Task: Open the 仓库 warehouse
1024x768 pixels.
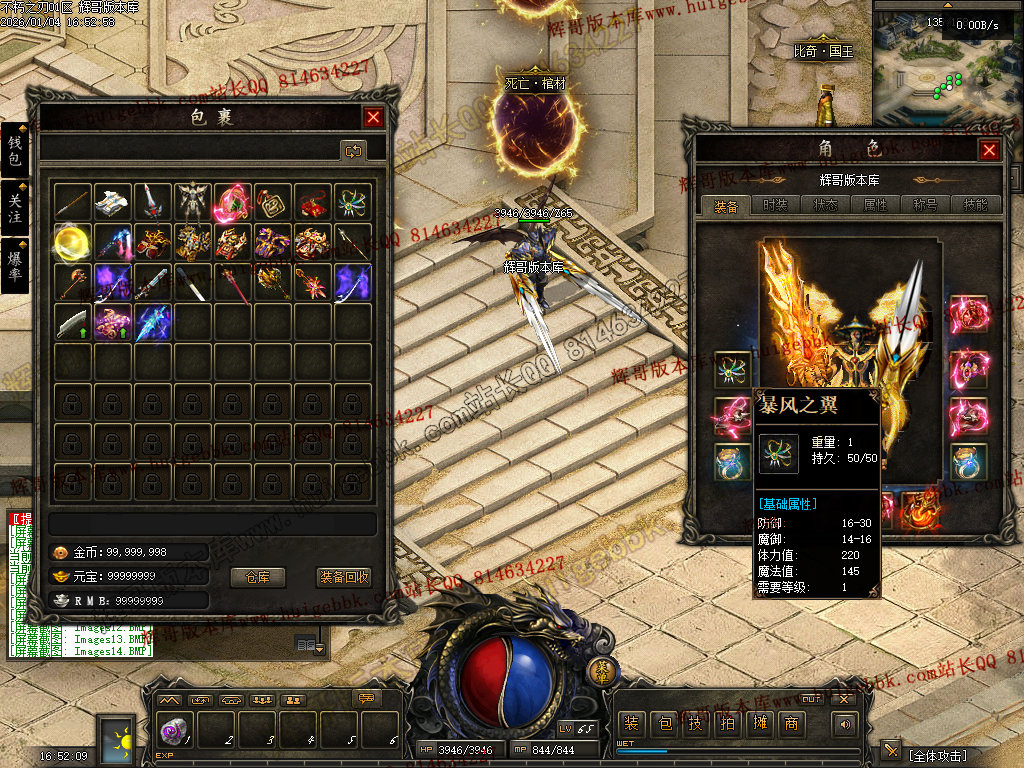Action: tap(258, 577)
